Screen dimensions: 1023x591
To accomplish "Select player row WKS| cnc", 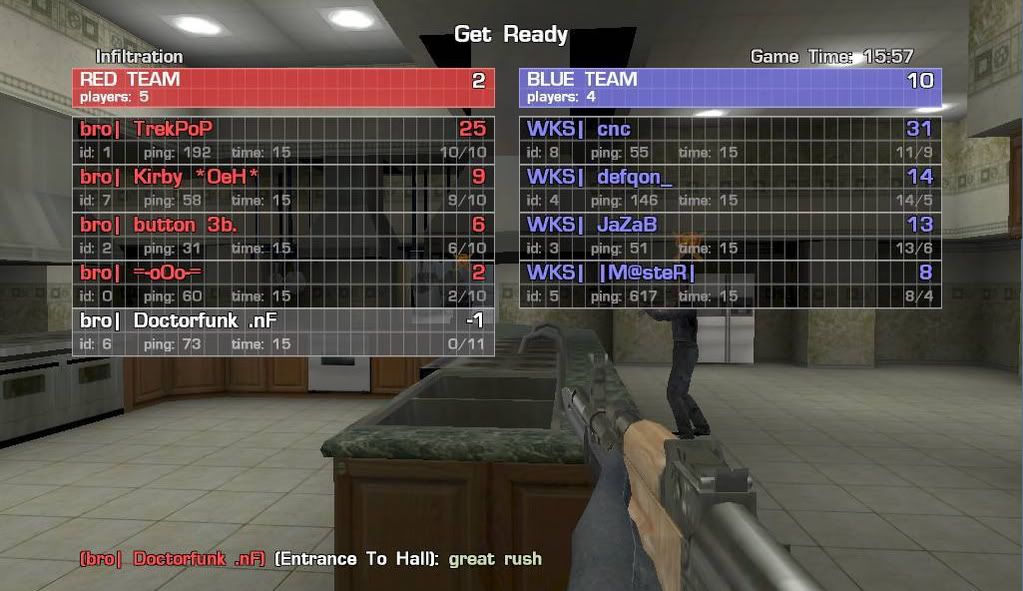I will click(730, 139).
